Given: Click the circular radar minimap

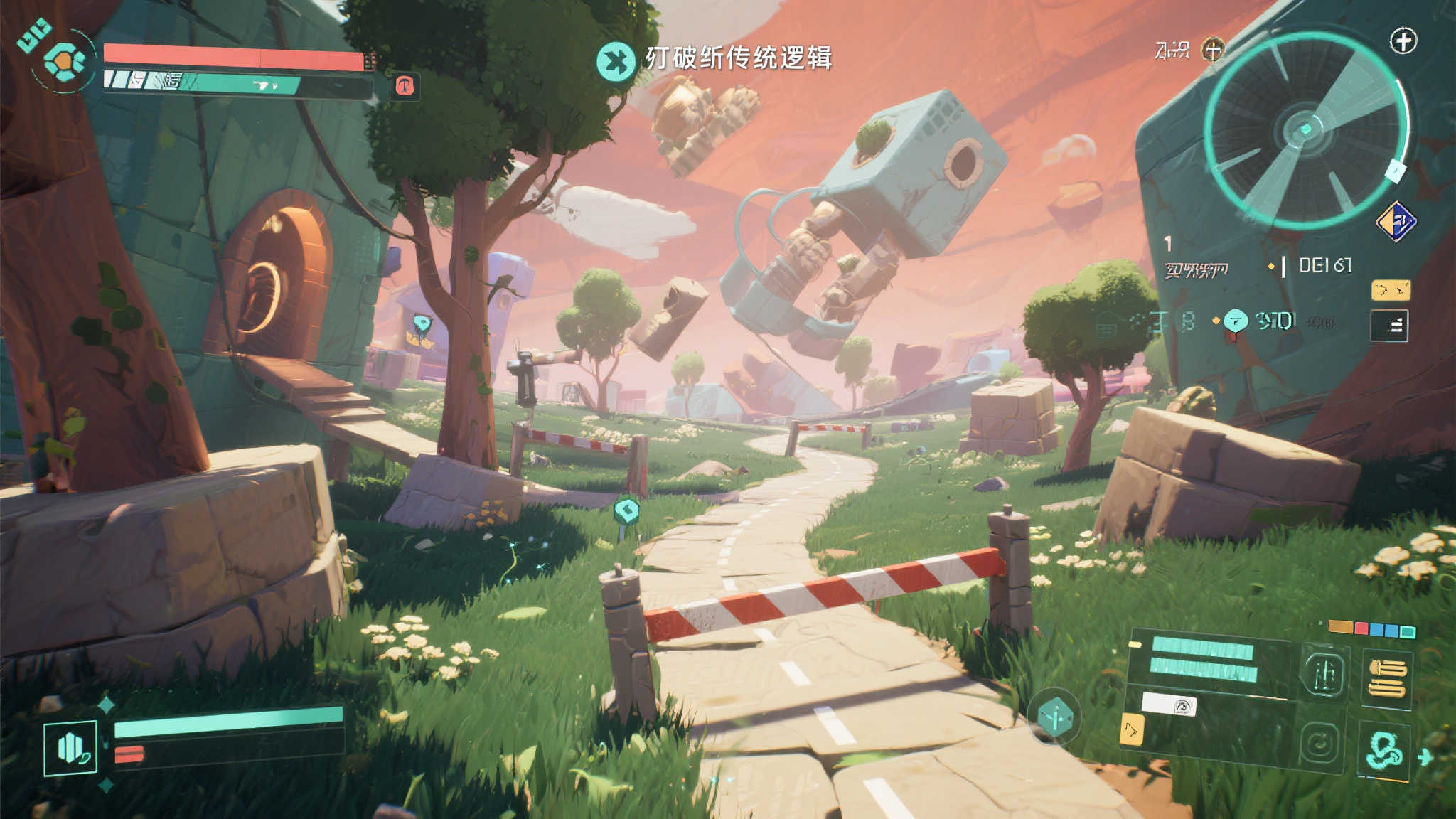Looking at the screenshot, I should (1306, 129).
